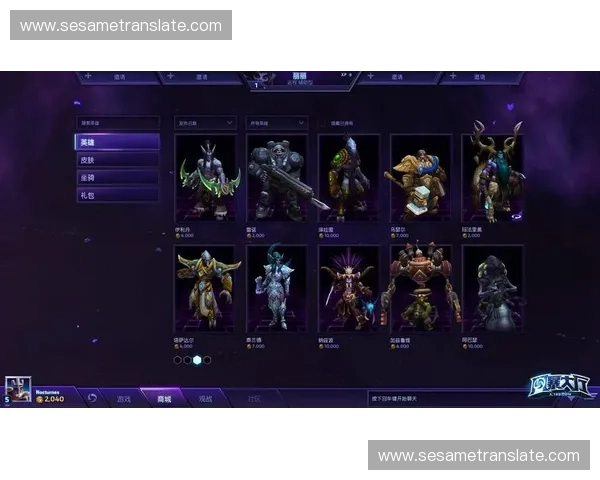
Task: Switch to the 坐骑 (Mounts) category
Action: pos(117,177)
